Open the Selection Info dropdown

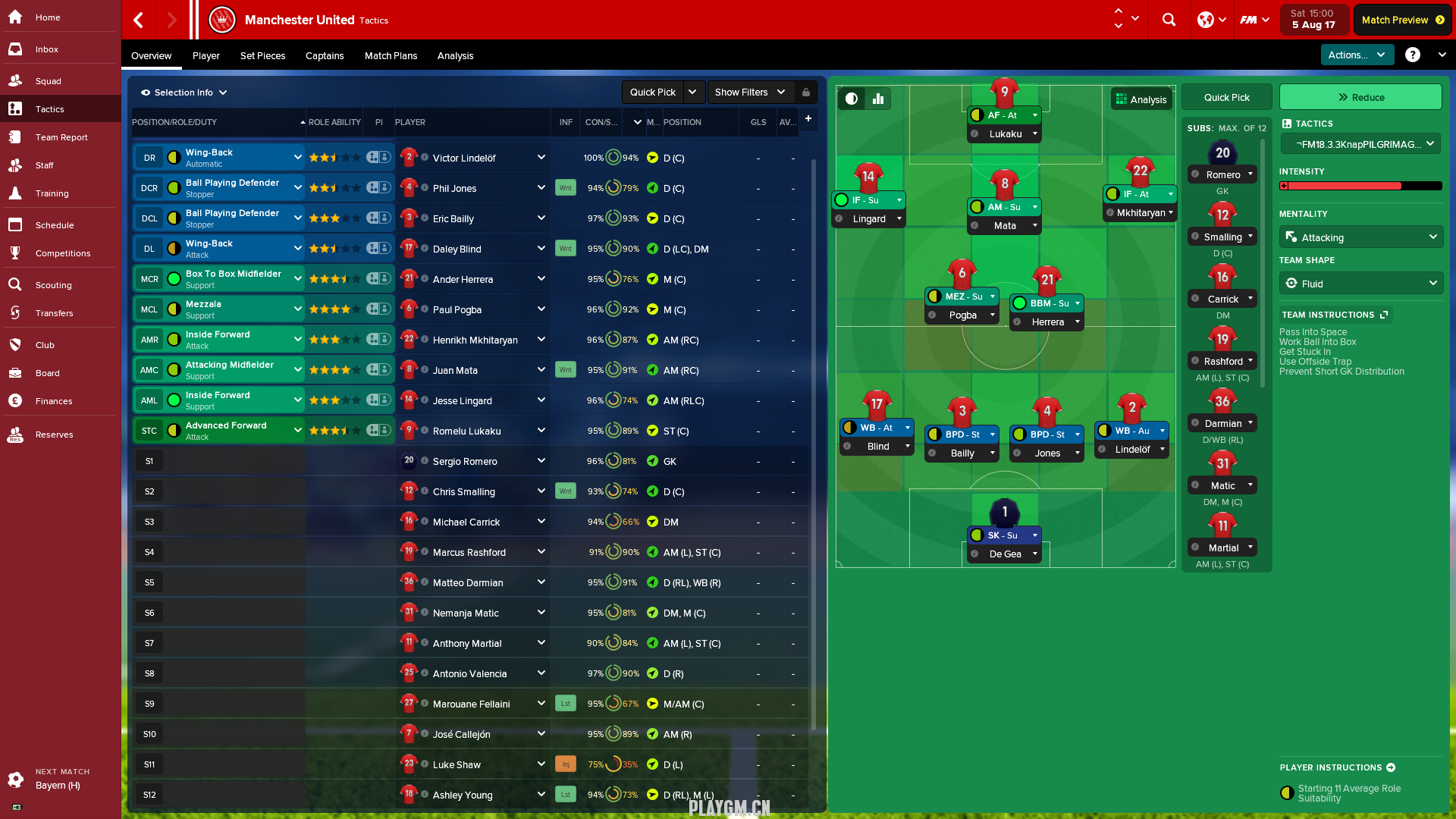point(184,93)
